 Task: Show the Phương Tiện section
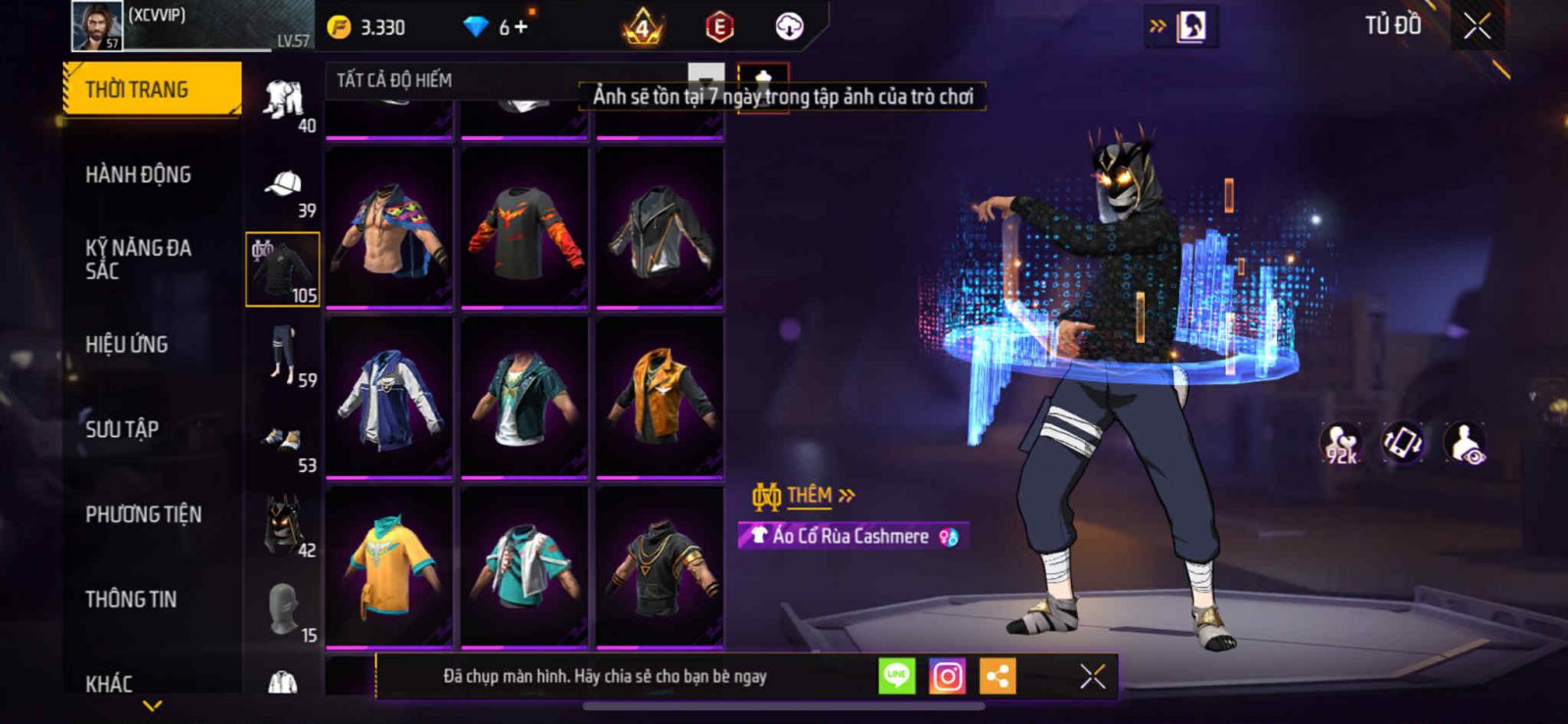[x=143, y=514]
